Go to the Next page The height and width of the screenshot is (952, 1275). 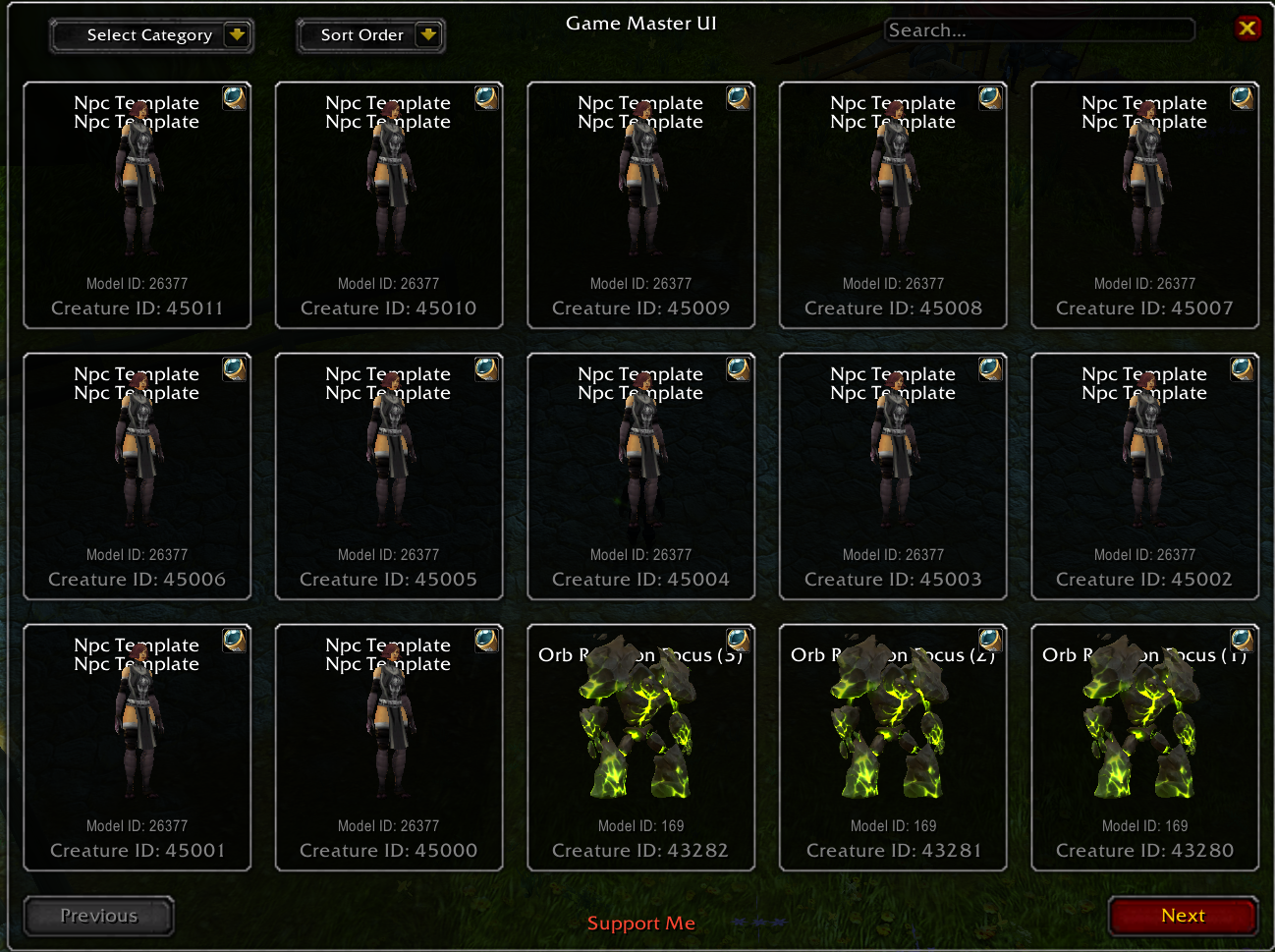(1183, 916)
